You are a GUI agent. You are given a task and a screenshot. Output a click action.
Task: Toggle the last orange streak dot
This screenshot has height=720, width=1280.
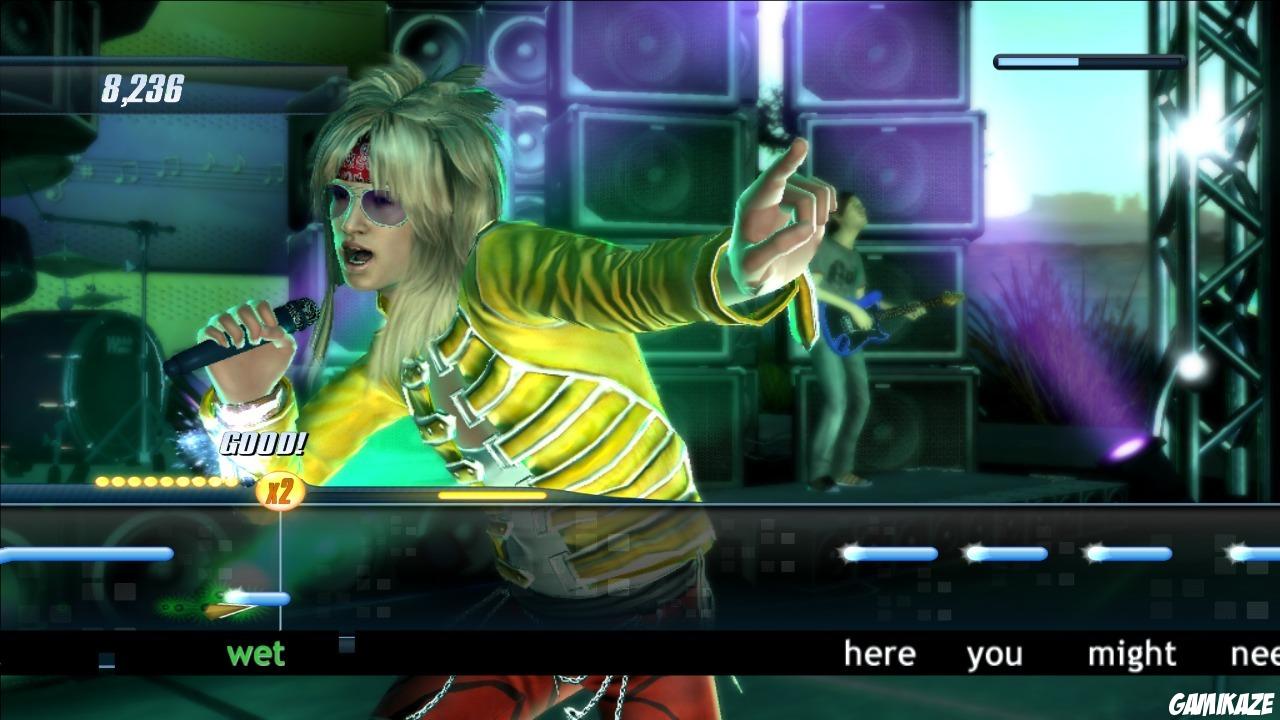pyautogui.click(x=230, y=481)
